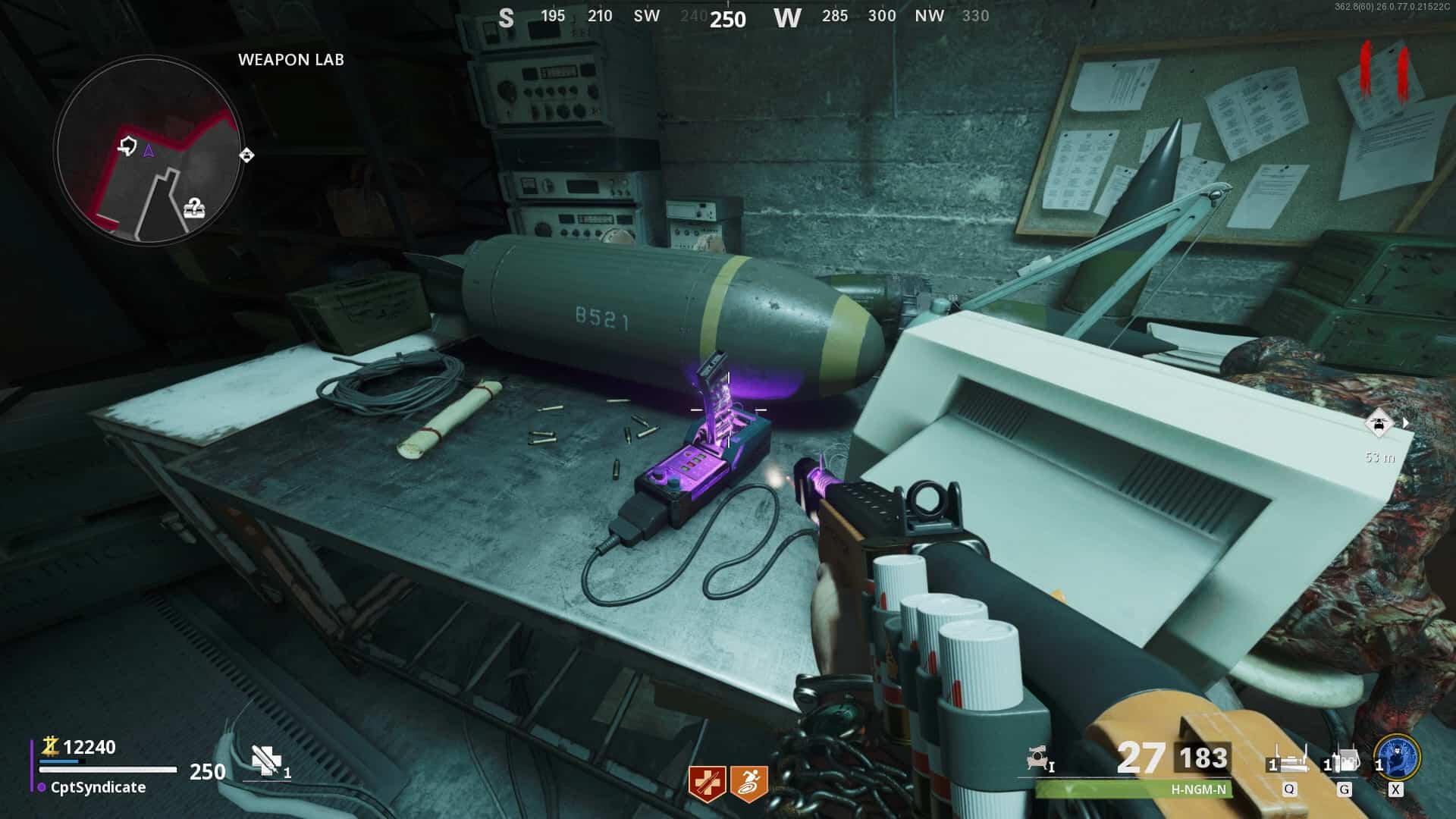Click the sentry support icon left of ammo
The height and width of the screenshot is (819, 1456).
1039,758
